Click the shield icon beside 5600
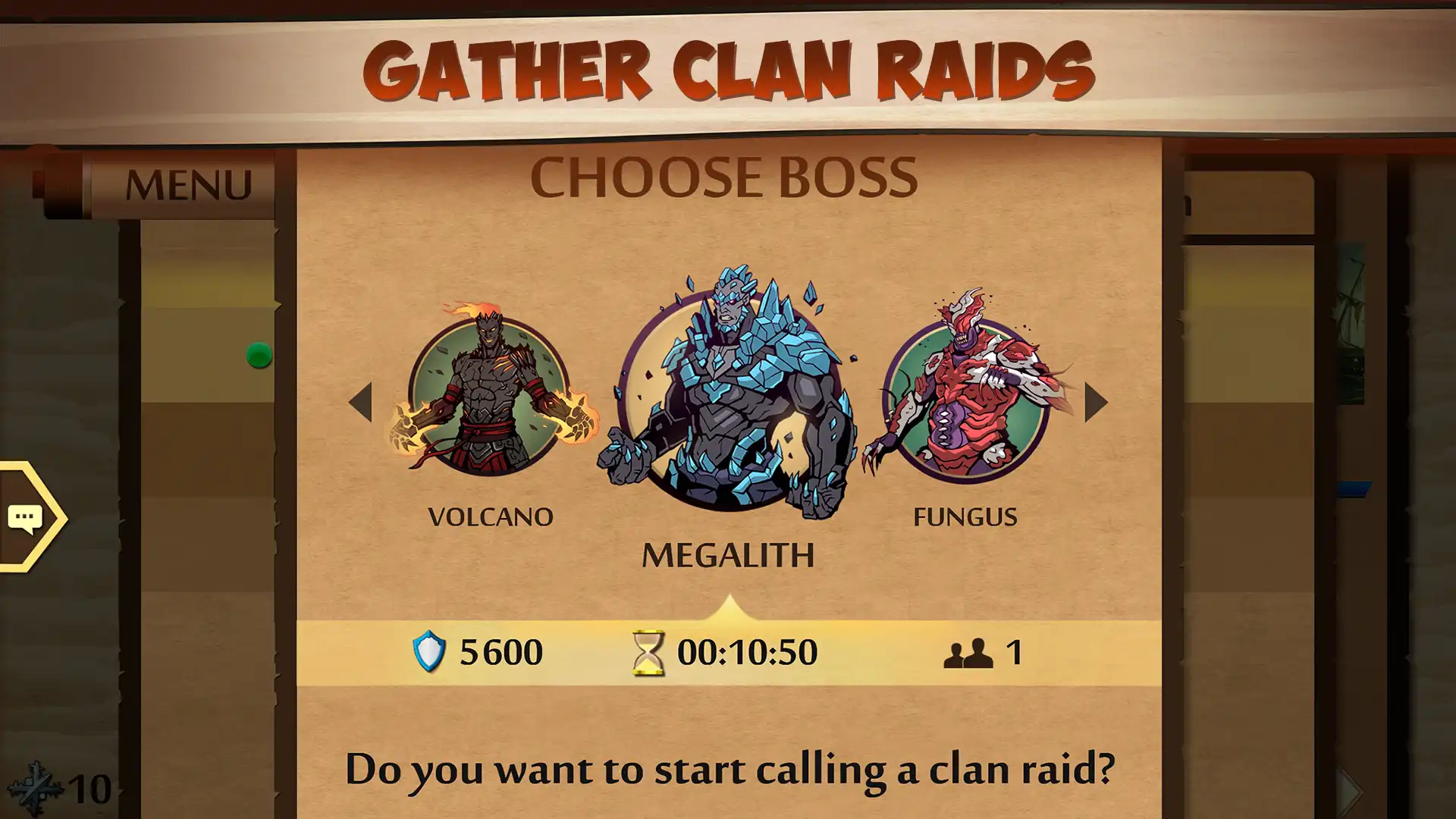The width and height of the screenshot is (1456, 819). [428, 651]
